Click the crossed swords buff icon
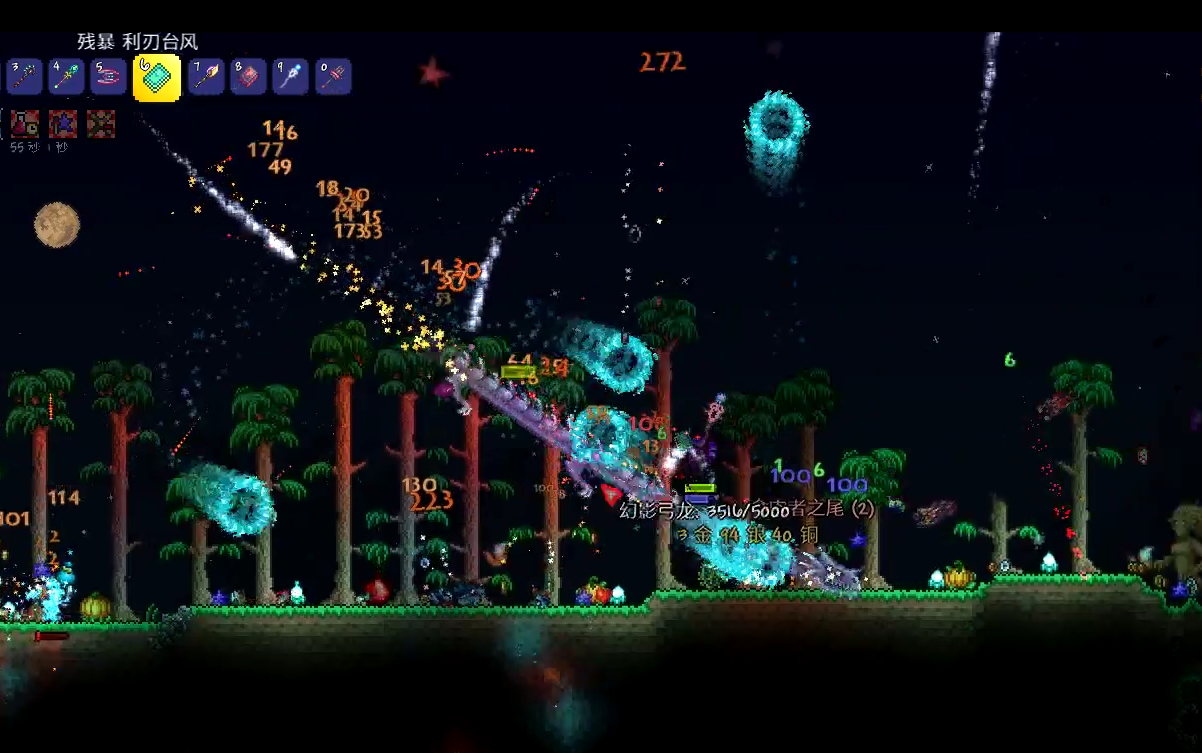1202x753 pixels. (101, 124)
